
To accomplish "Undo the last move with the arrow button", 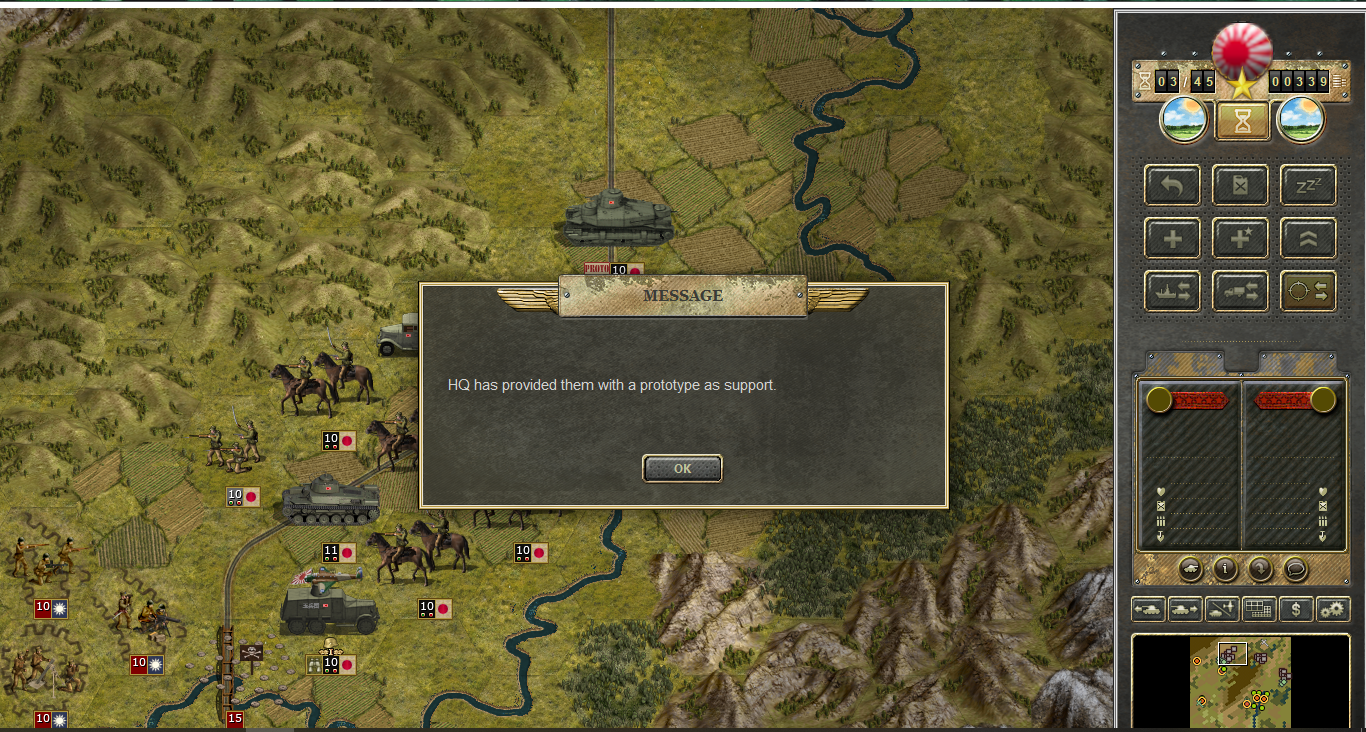I will [1172, 185].
